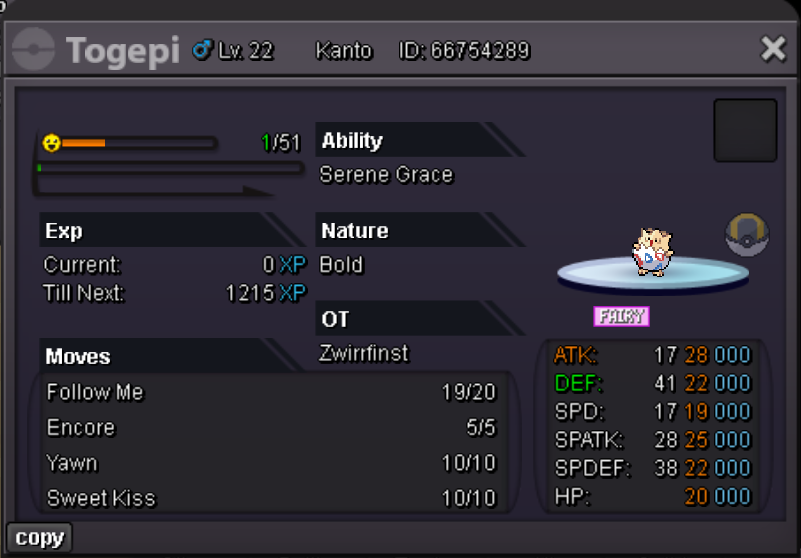Click the empty held item slot

coord(745,130)
